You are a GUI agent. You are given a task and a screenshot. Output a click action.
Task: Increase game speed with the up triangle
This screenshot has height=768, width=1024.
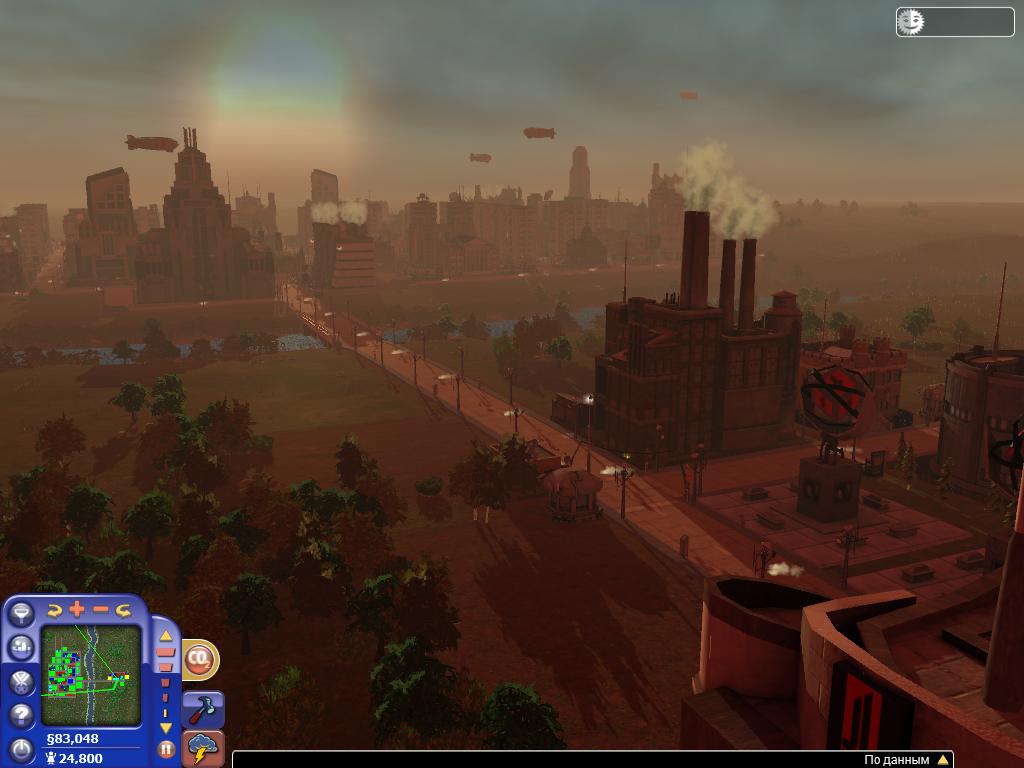(166, 635)
